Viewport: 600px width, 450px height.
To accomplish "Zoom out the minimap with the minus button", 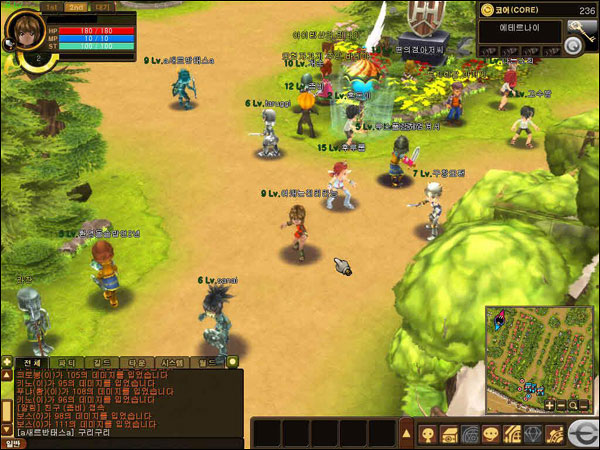I will pos(561,405).
